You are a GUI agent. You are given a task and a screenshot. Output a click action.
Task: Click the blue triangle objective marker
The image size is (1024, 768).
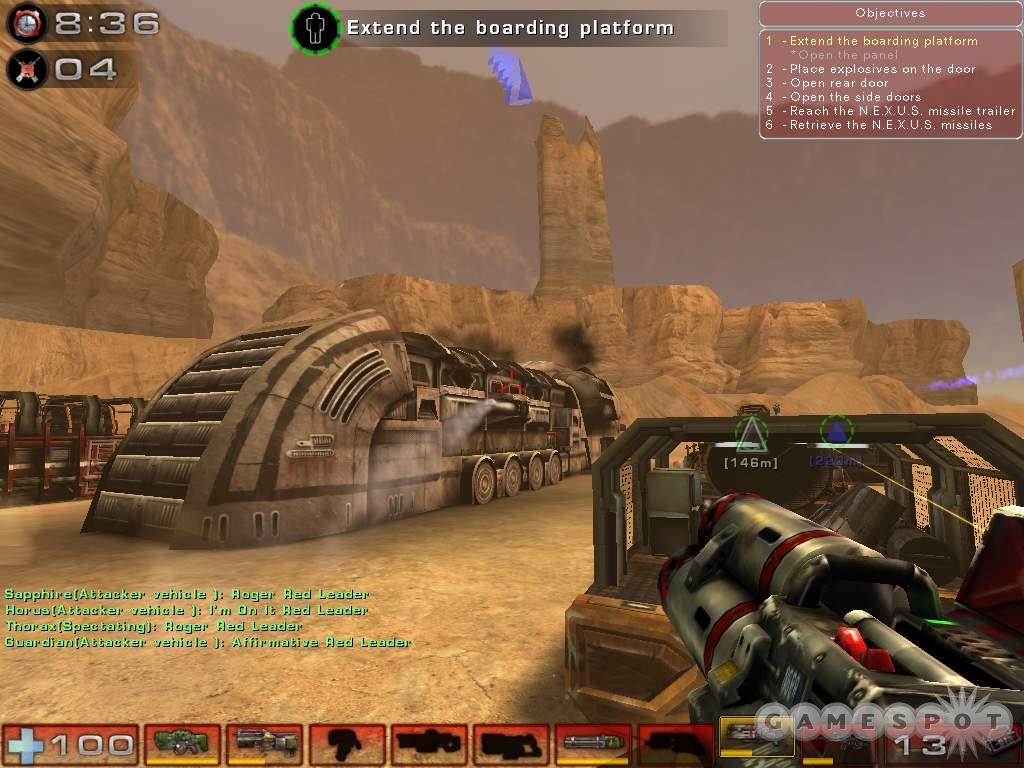(x=836, y=431)
